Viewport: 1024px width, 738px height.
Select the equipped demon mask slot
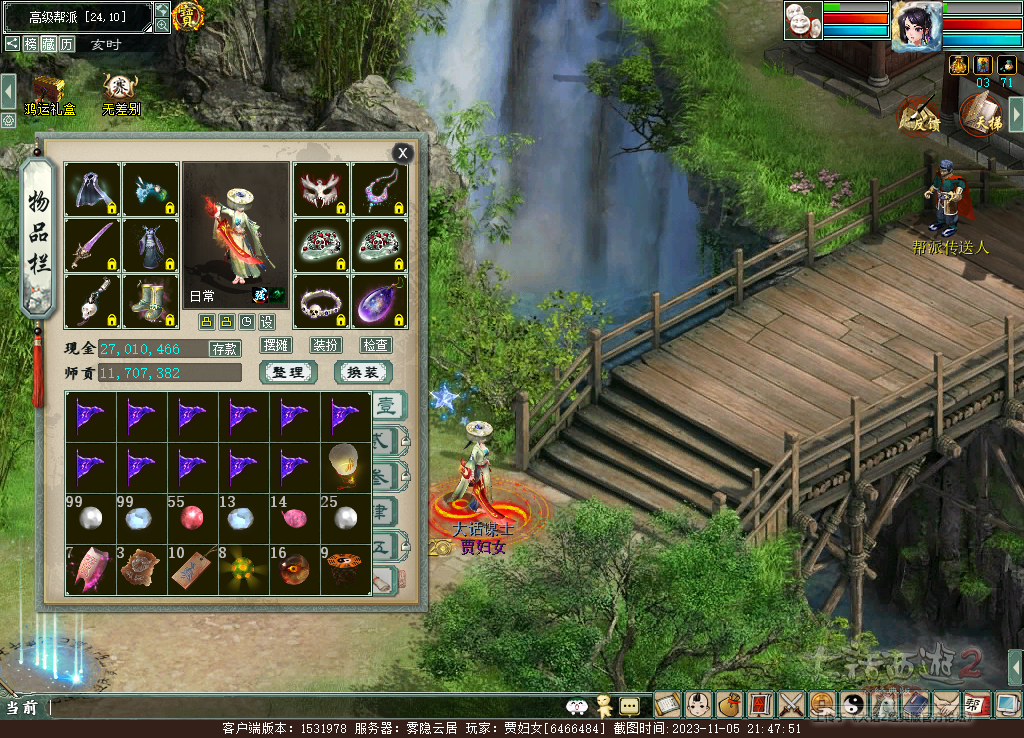(321, 190)
